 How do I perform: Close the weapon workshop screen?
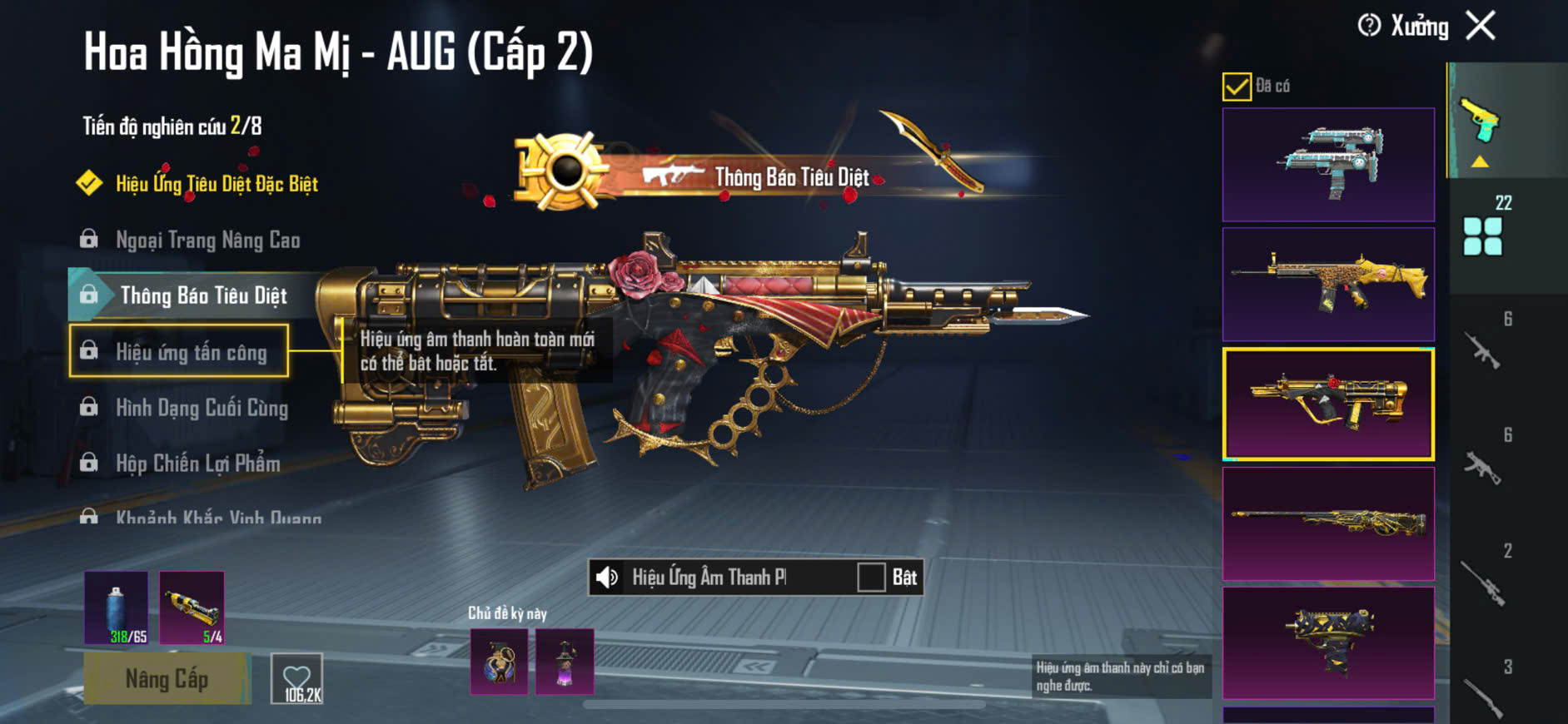point(1481,26)
